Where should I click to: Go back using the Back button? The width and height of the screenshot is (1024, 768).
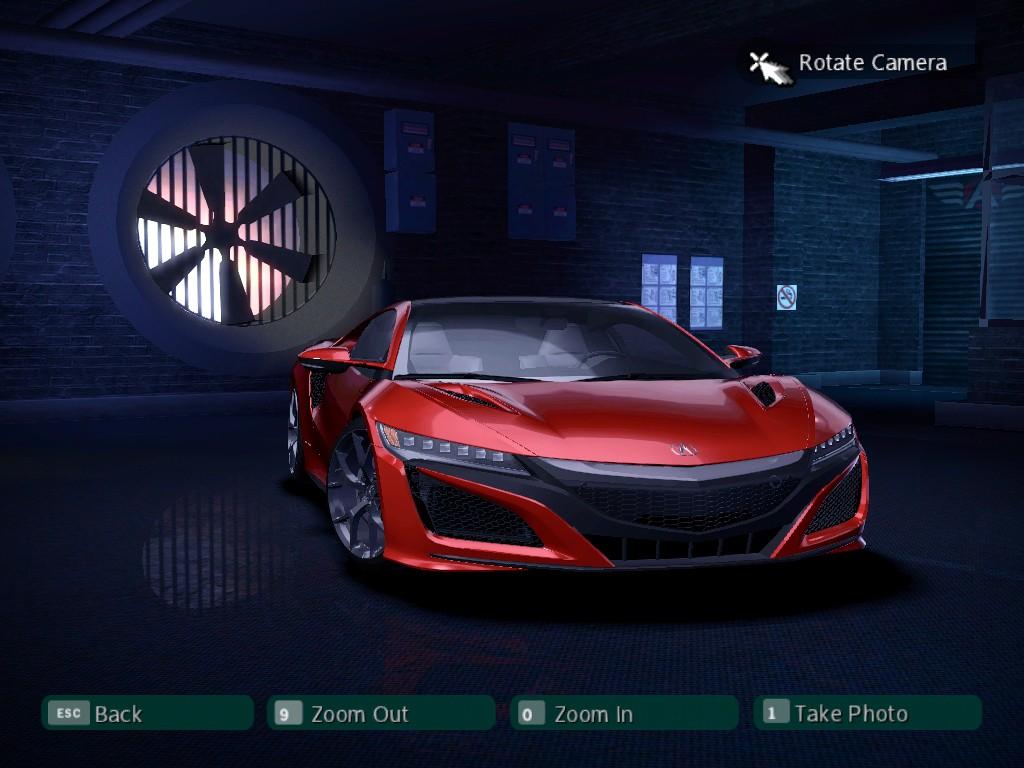147,713
